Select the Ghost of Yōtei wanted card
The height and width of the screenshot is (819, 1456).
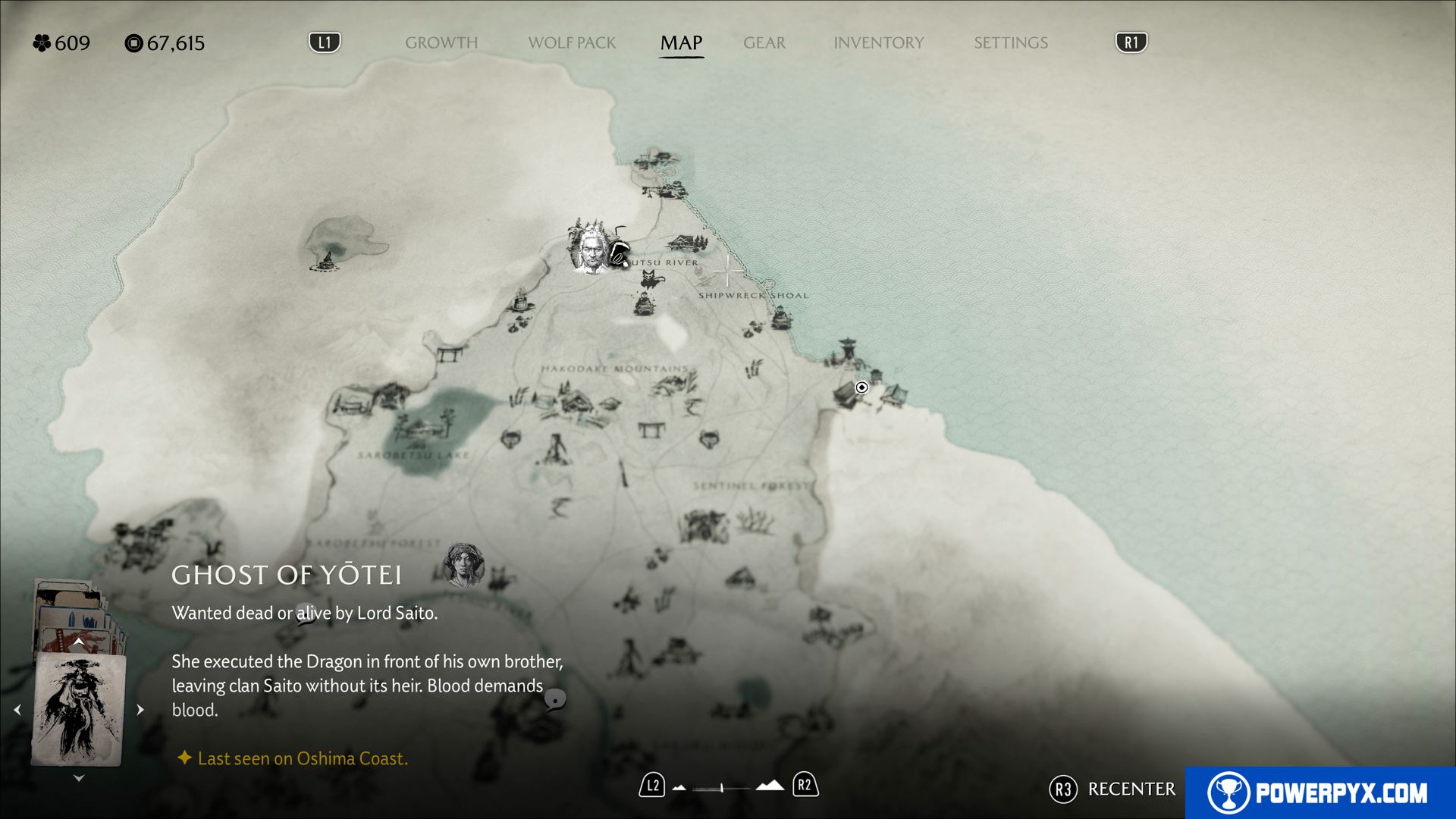click(78, 709)
